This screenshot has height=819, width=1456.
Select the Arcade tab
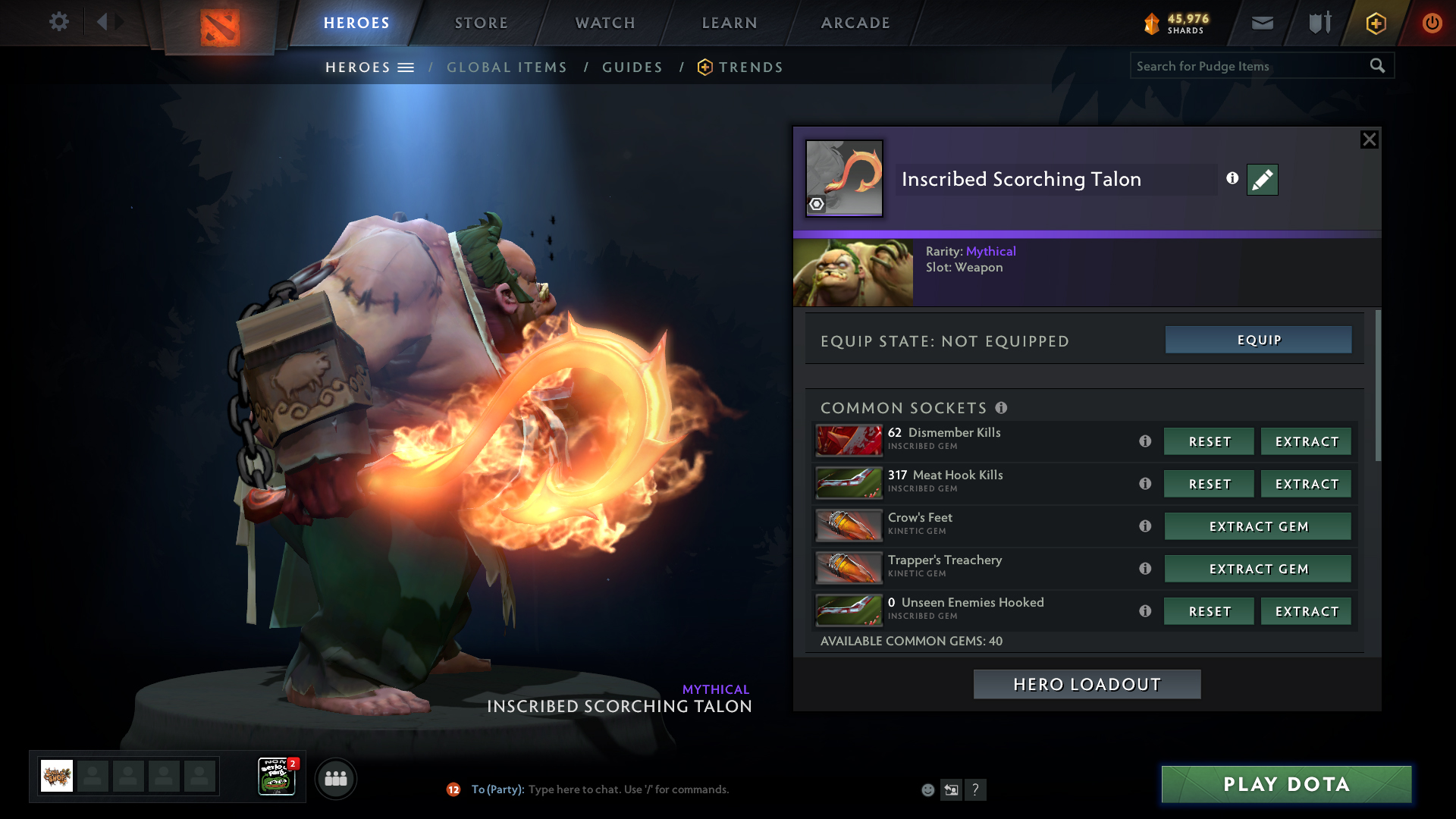click(855, 23)
